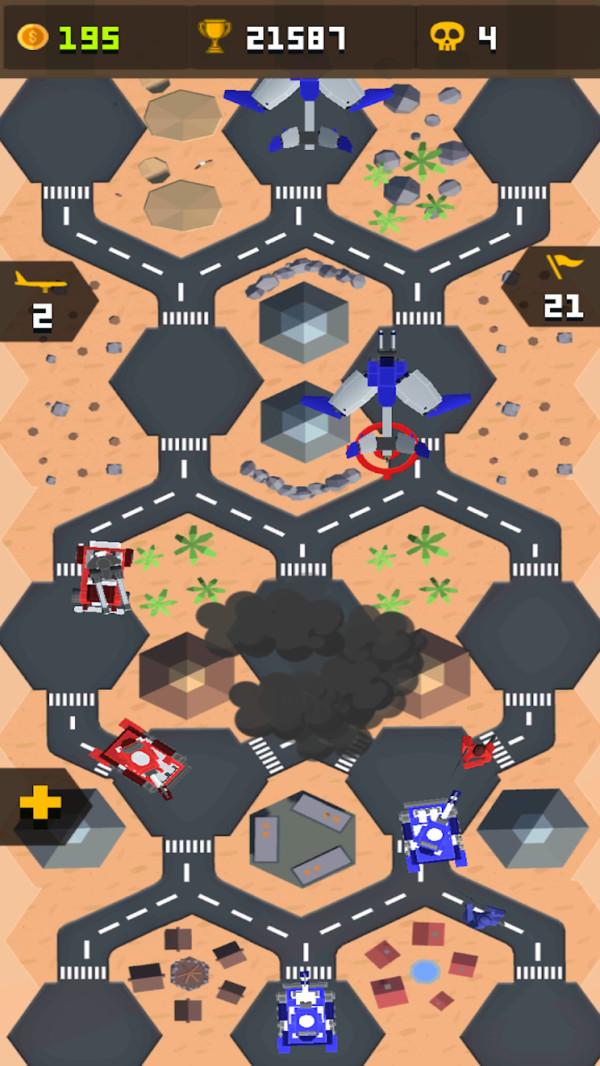Call an airstrike with the airplane button

[x=42, y=300]
